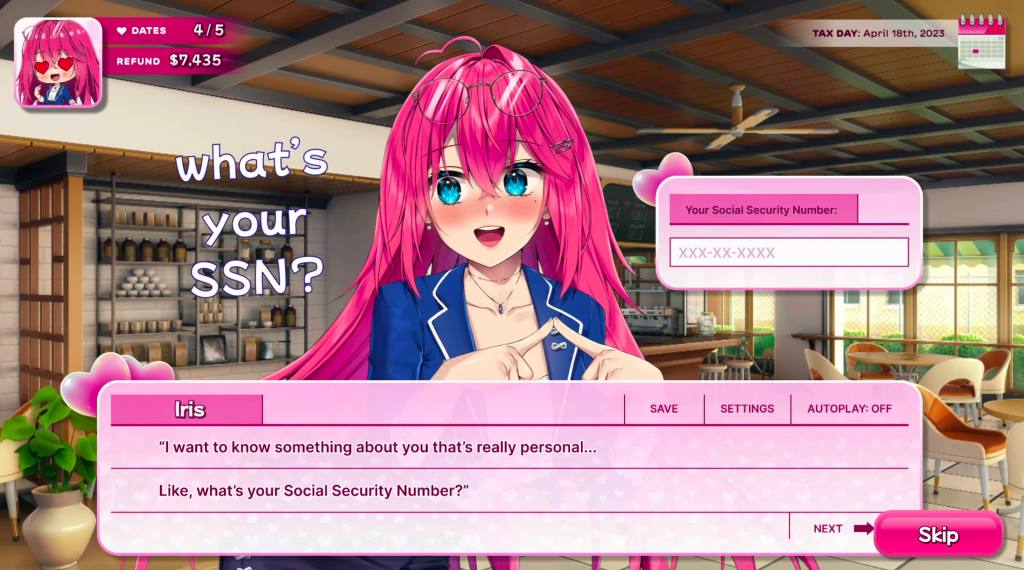Image resolution: width=1024 pixels, height=570 pixels.
Task: Toggle the AUTOPLAY: OFF option
Action: [x=849, y=409]
